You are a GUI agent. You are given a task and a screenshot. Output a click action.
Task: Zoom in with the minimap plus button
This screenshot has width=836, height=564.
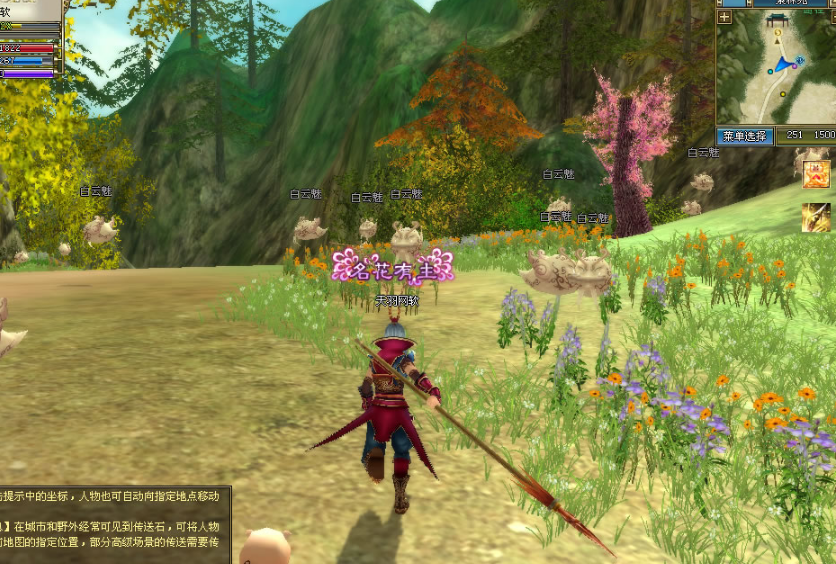pyautogui.click(x=724, y=17)
